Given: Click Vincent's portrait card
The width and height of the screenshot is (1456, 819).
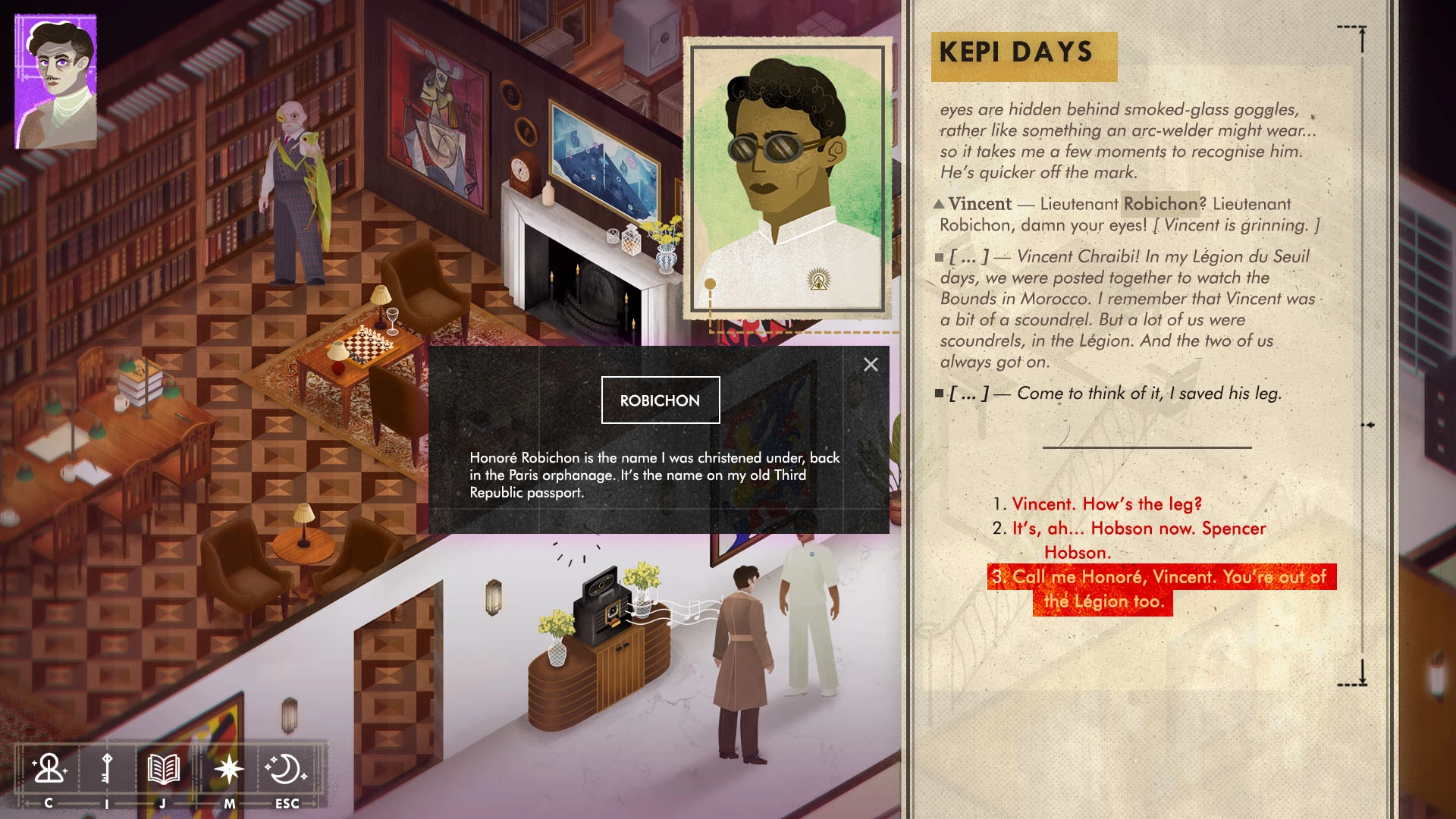Looking at the screenshot, I should [x=787, y=180].
